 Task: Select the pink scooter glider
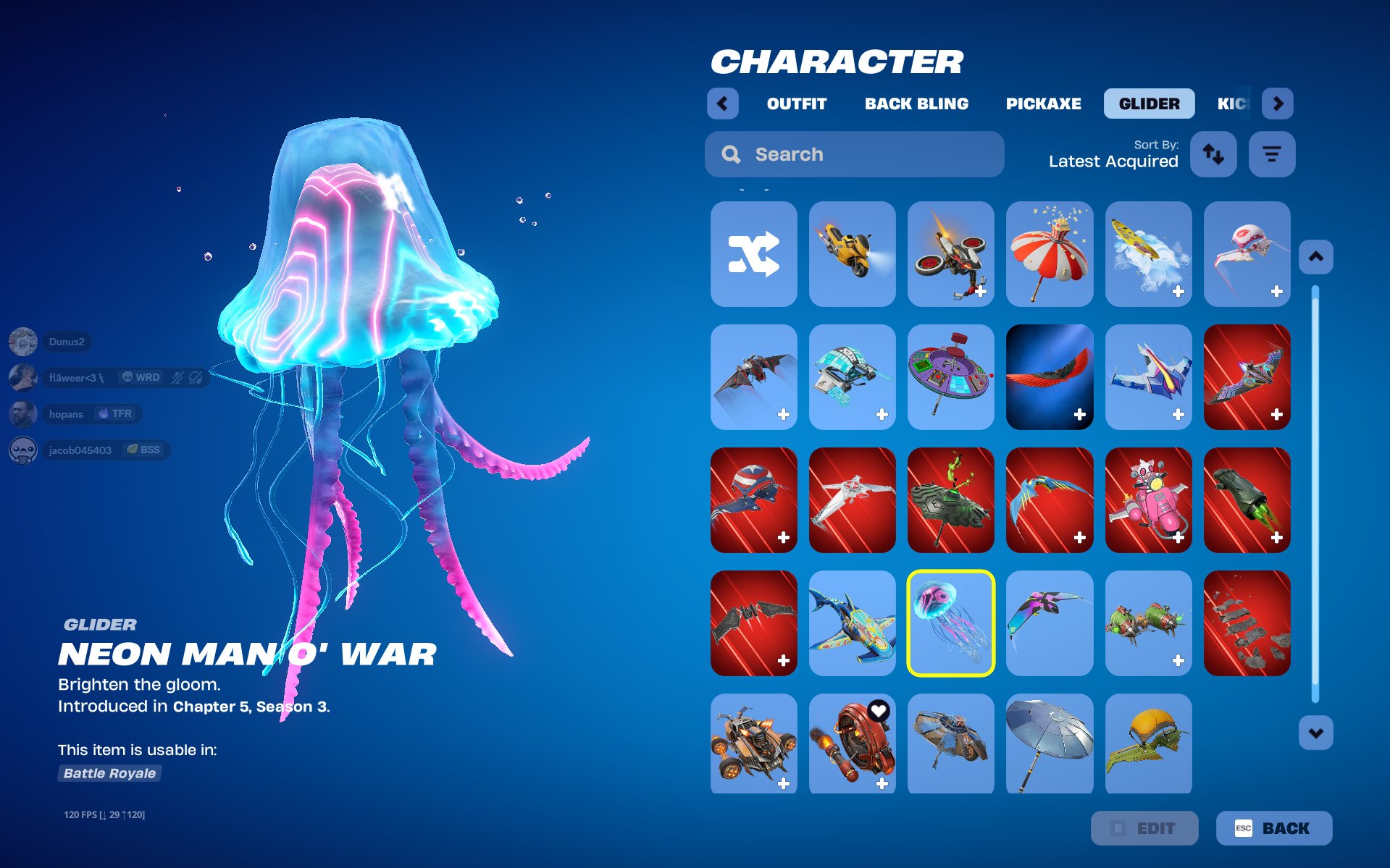1148,500
